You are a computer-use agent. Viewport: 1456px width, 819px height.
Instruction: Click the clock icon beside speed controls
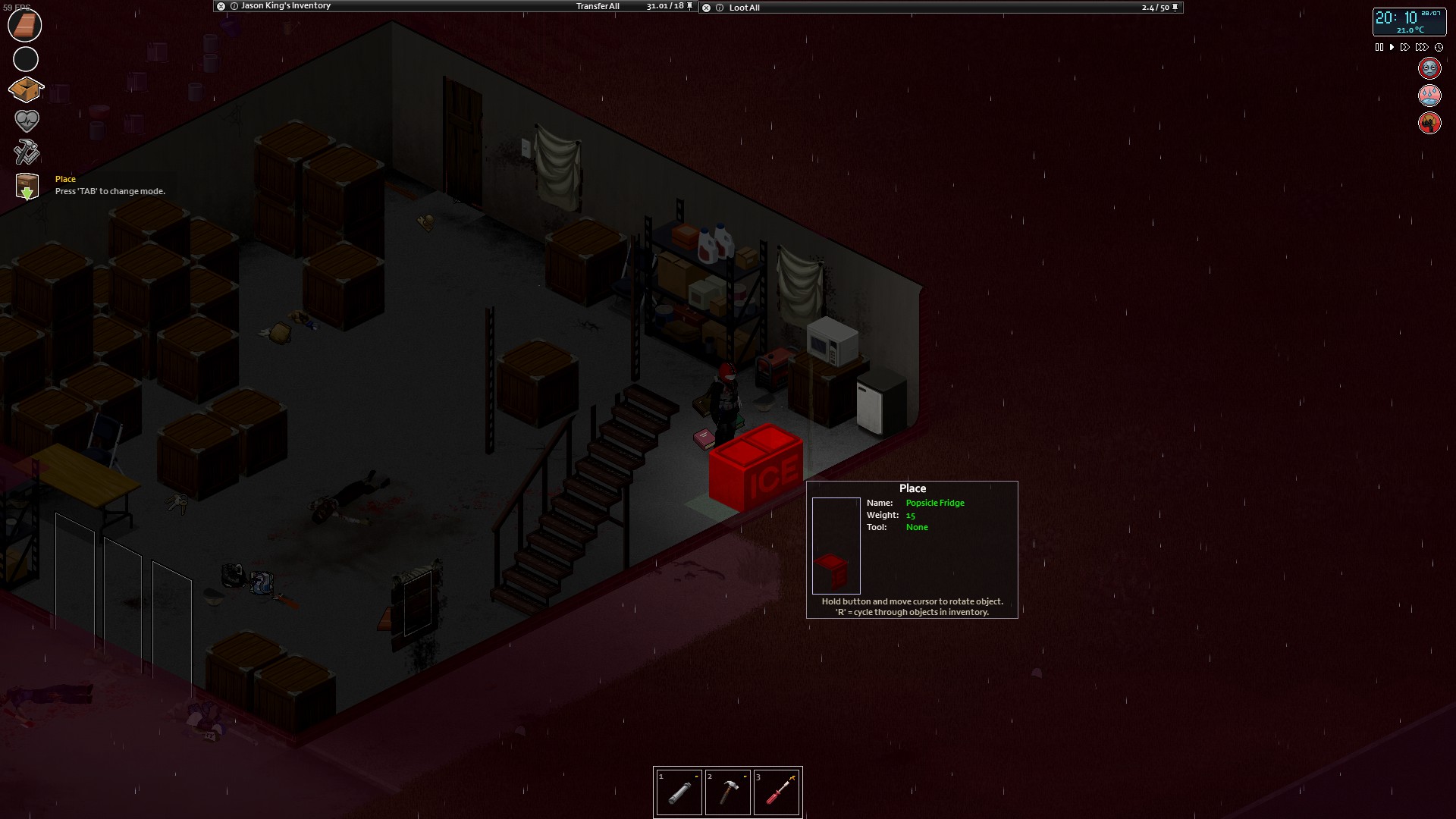click(x=1440, y=47)
